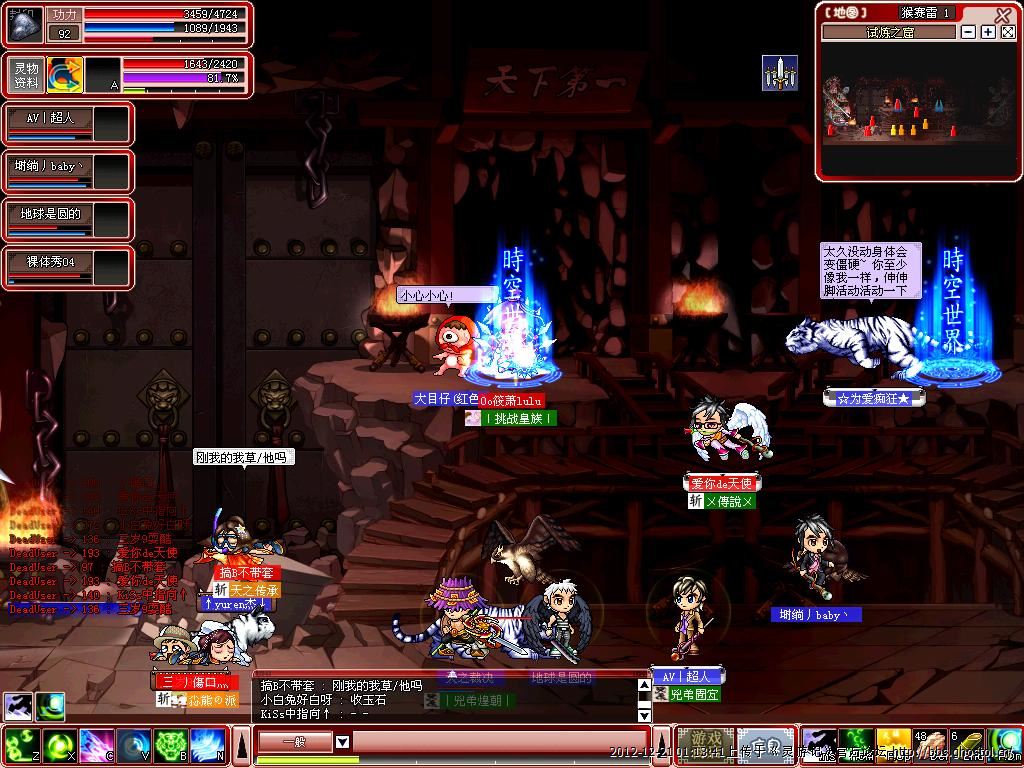Viewport: 1024px width, 768px height.
Task: Cast the blue slash N skill
Action: click(x=206, y=745)
